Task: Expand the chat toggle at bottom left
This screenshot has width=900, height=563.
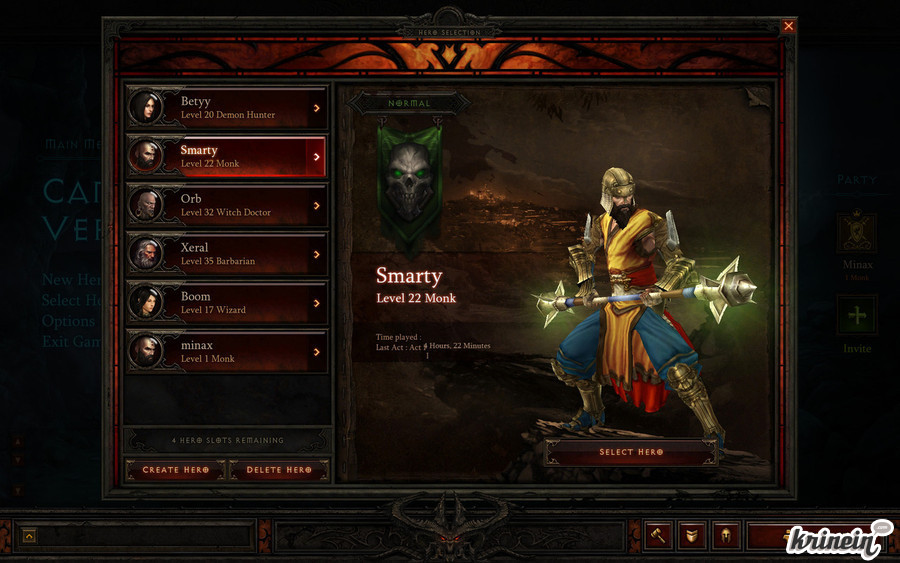Action: click(29, 536)
